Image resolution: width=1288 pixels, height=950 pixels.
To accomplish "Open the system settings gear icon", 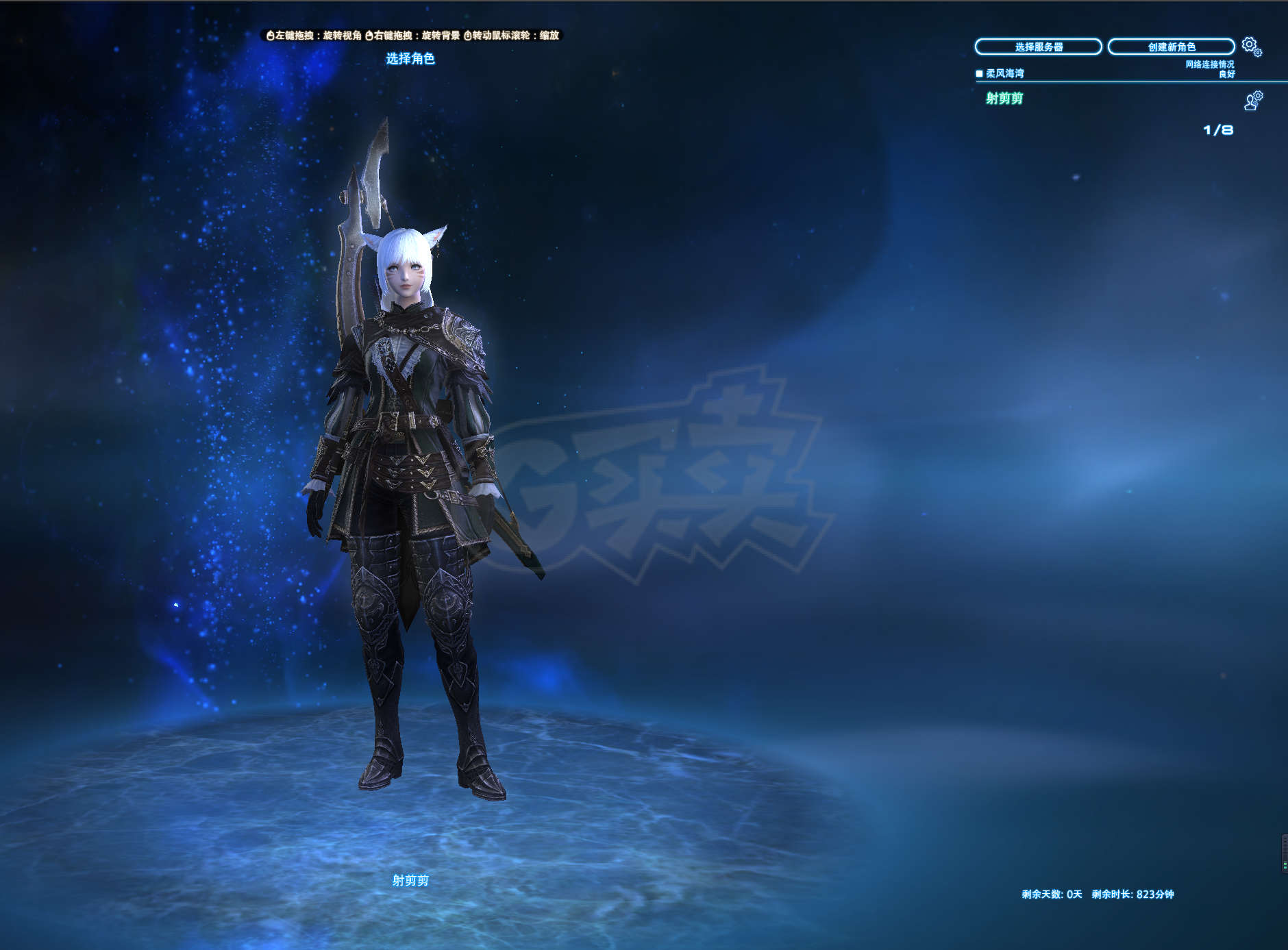I will click(1251, 46).
